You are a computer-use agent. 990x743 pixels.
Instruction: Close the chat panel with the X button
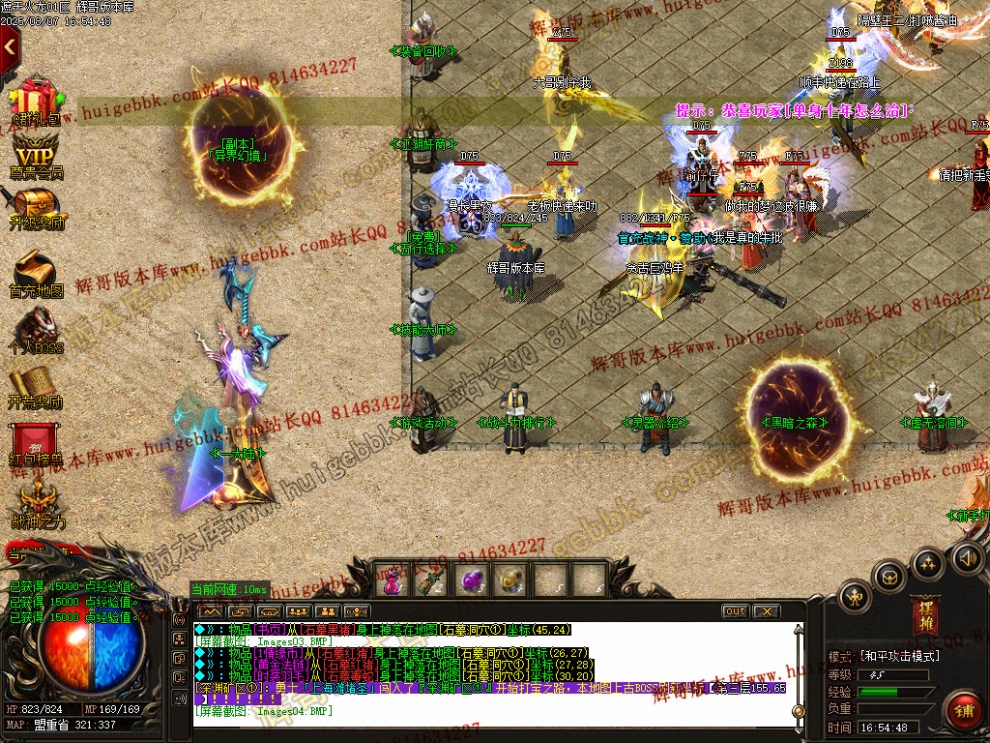click(x=766, y=611)
